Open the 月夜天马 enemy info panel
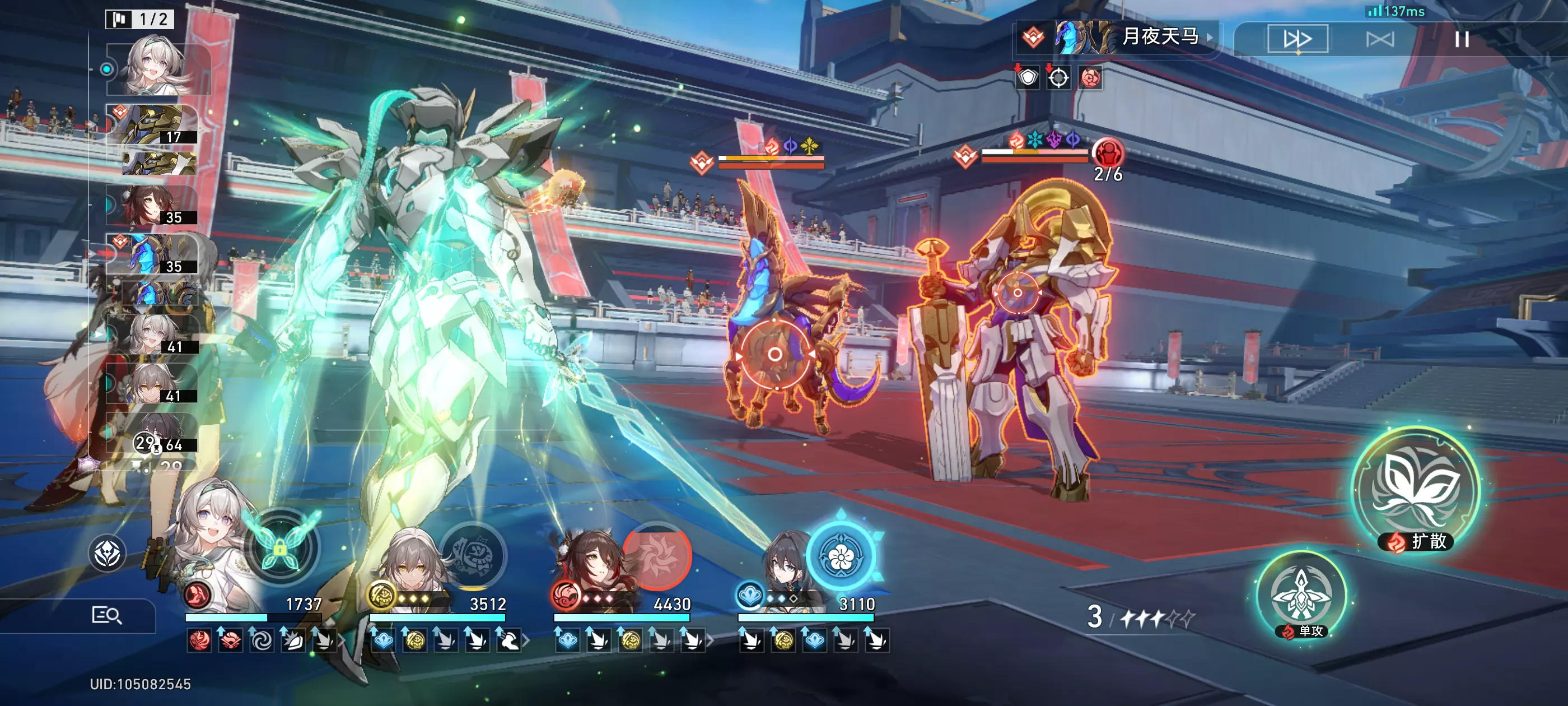The height and width of the screenshot is (706, 1568). tap(1118, 38)
